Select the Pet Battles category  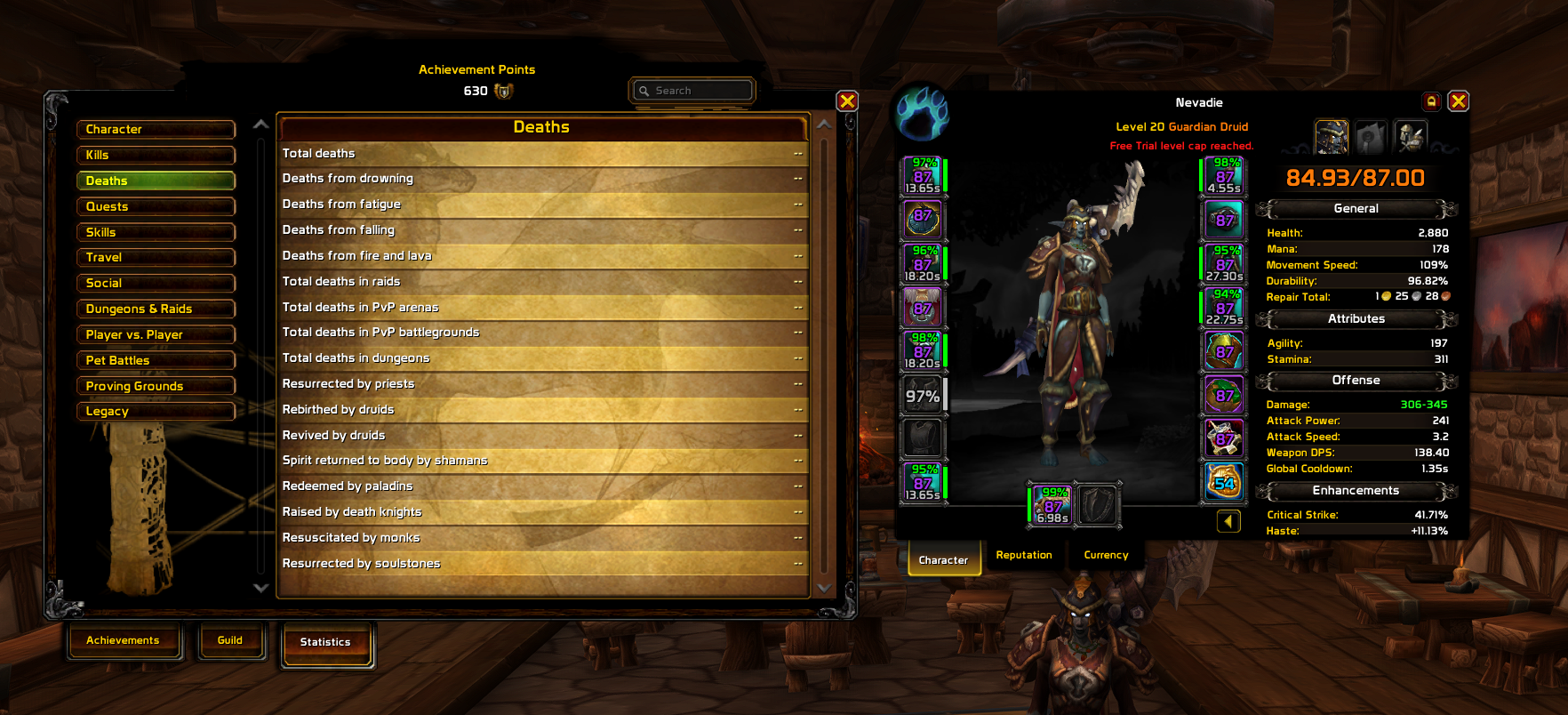(156, 360)
